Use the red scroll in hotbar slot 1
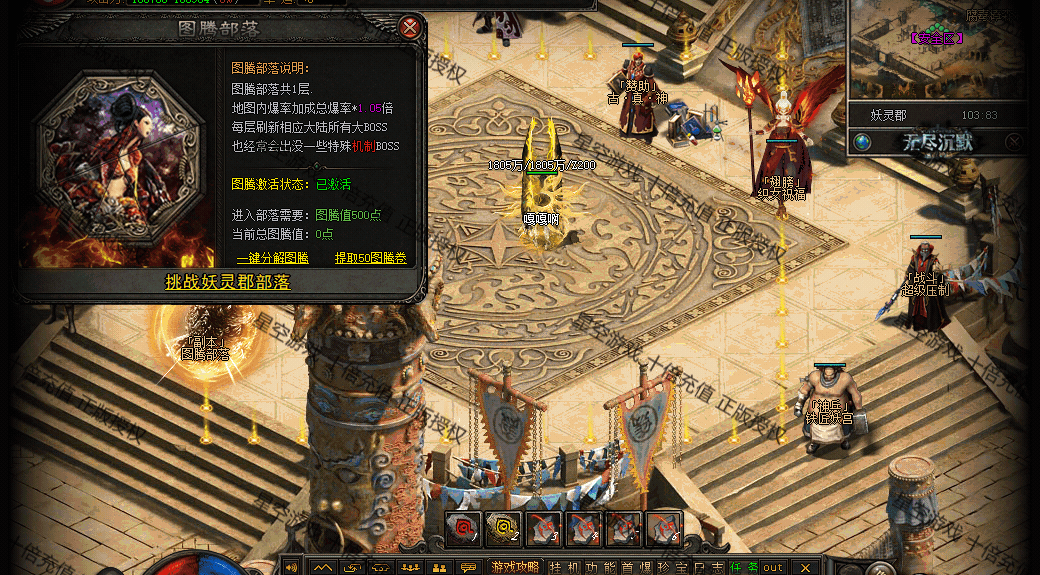 (462, 528)
